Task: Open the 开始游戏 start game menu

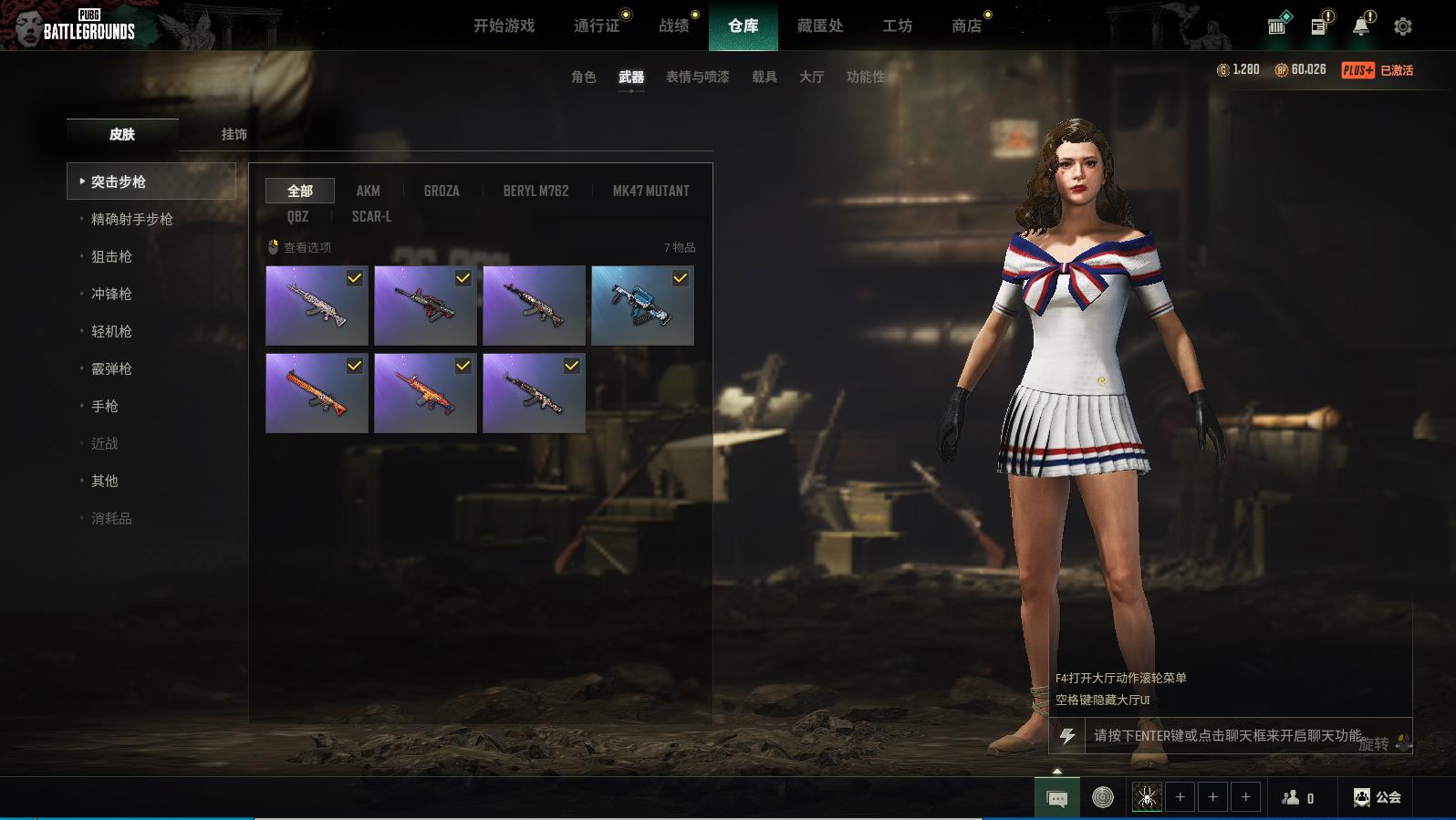Action: 504,26
